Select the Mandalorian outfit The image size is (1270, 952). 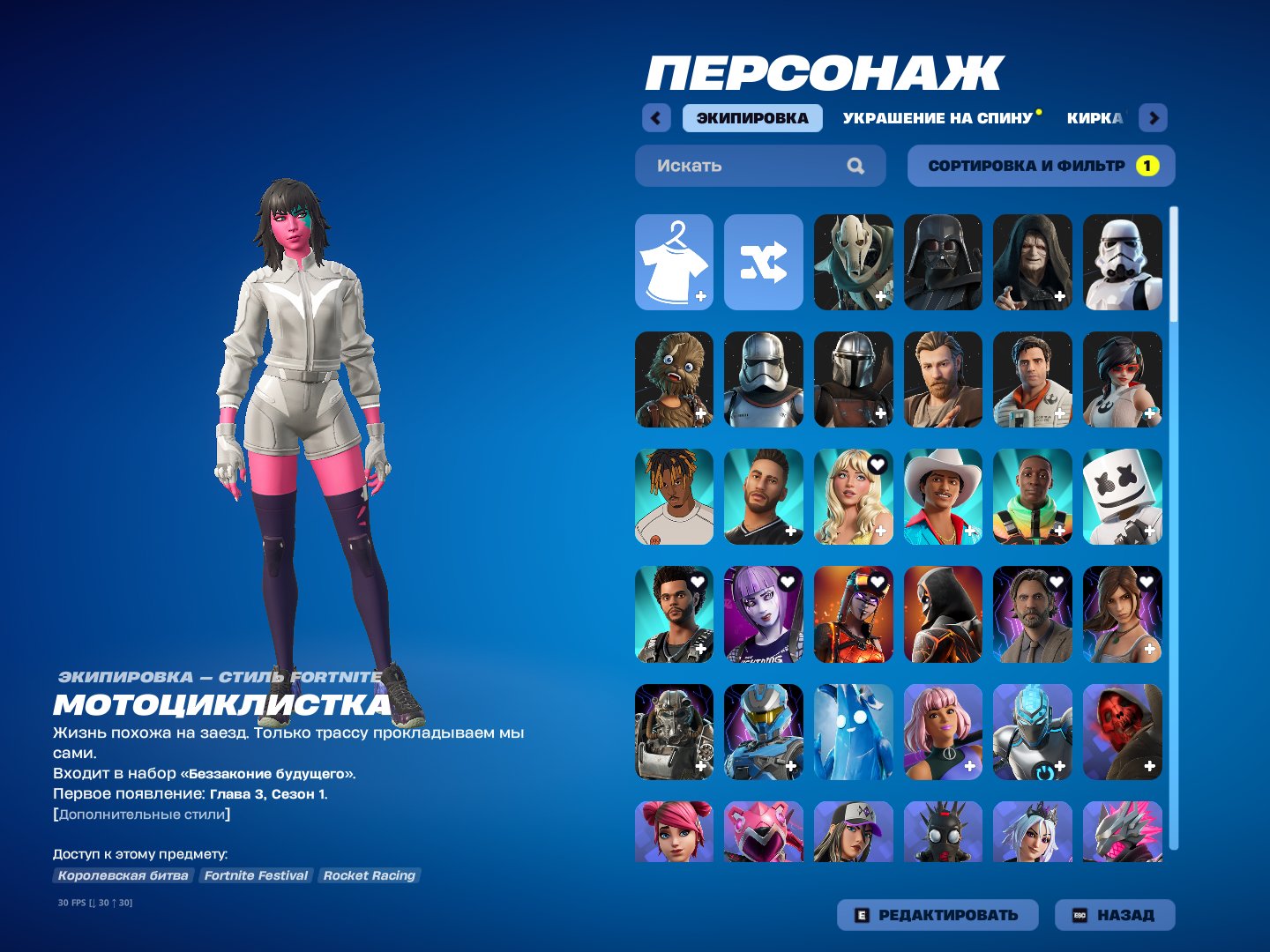coord(853,380)
